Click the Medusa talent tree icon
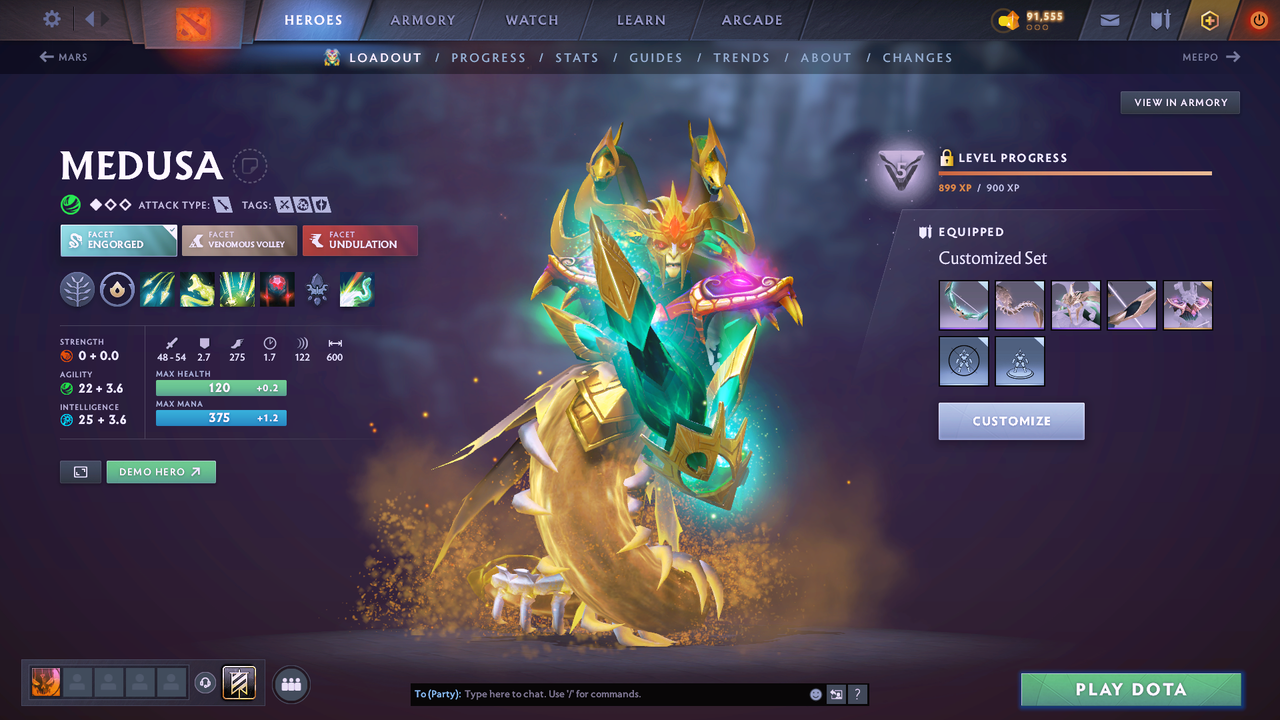The width and height of the screenshot is (1280, 720). [317, 290]
